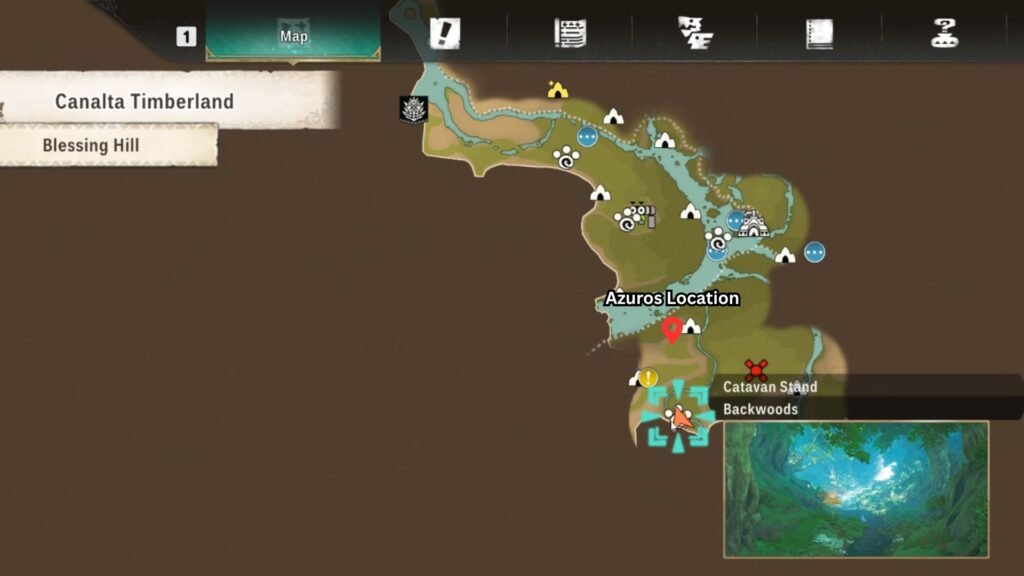Choose the highlighted Catavan Stand marker
1024x576 pixels.
[x=677, y=417]
